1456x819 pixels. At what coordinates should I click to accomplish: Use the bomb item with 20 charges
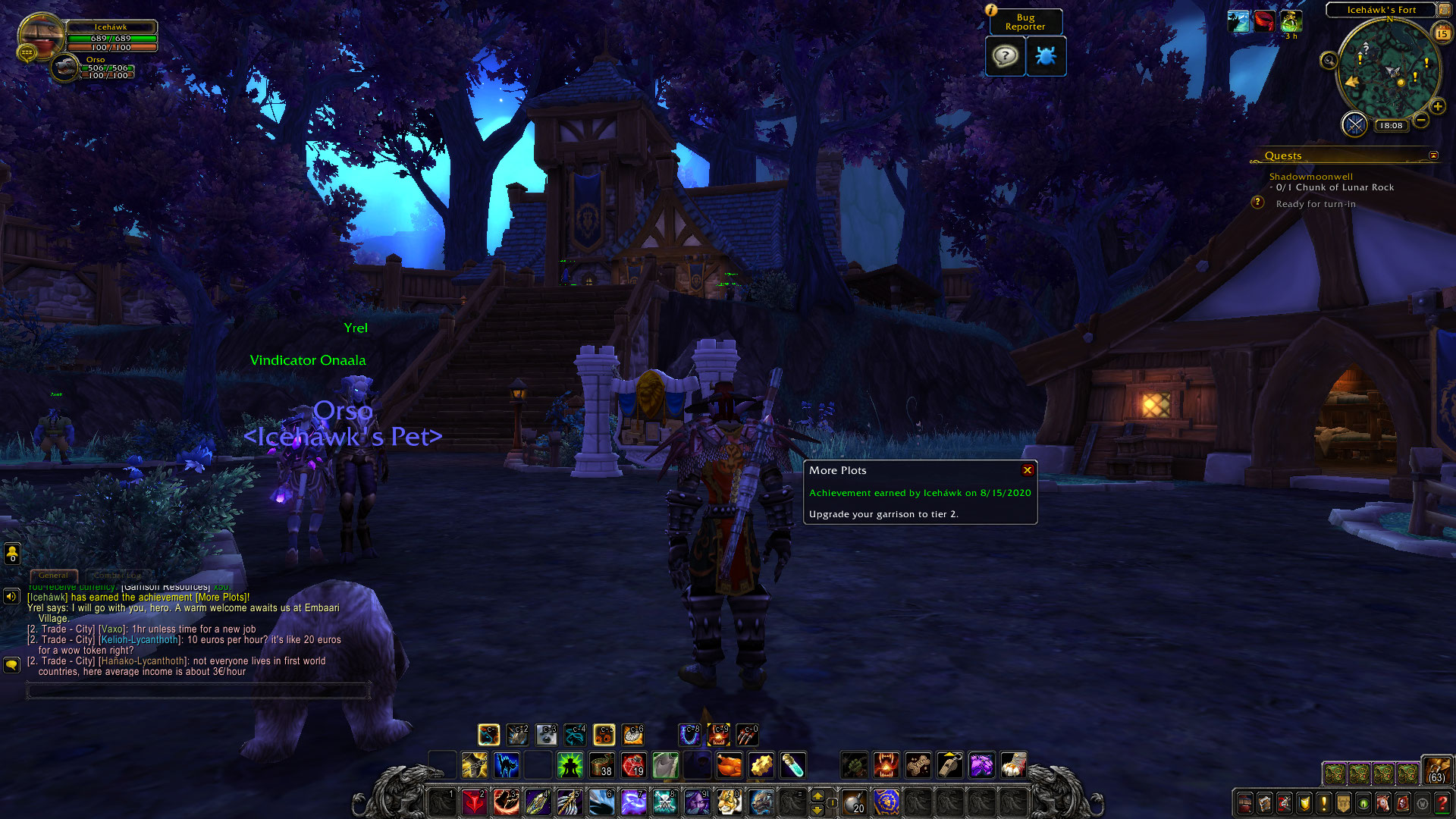(855, 802)
